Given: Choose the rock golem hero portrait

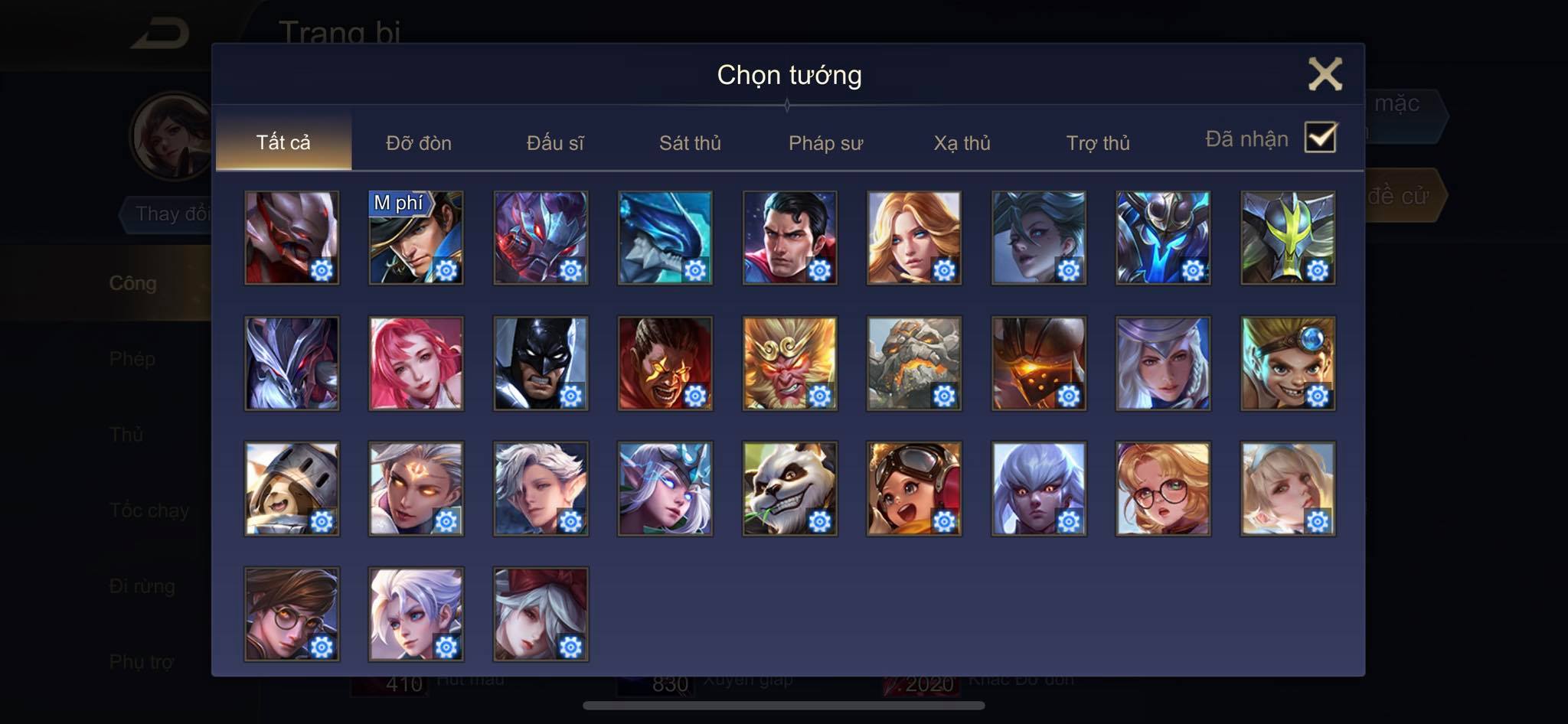Looking at the screenshot, I should click(x=913, y=363).
